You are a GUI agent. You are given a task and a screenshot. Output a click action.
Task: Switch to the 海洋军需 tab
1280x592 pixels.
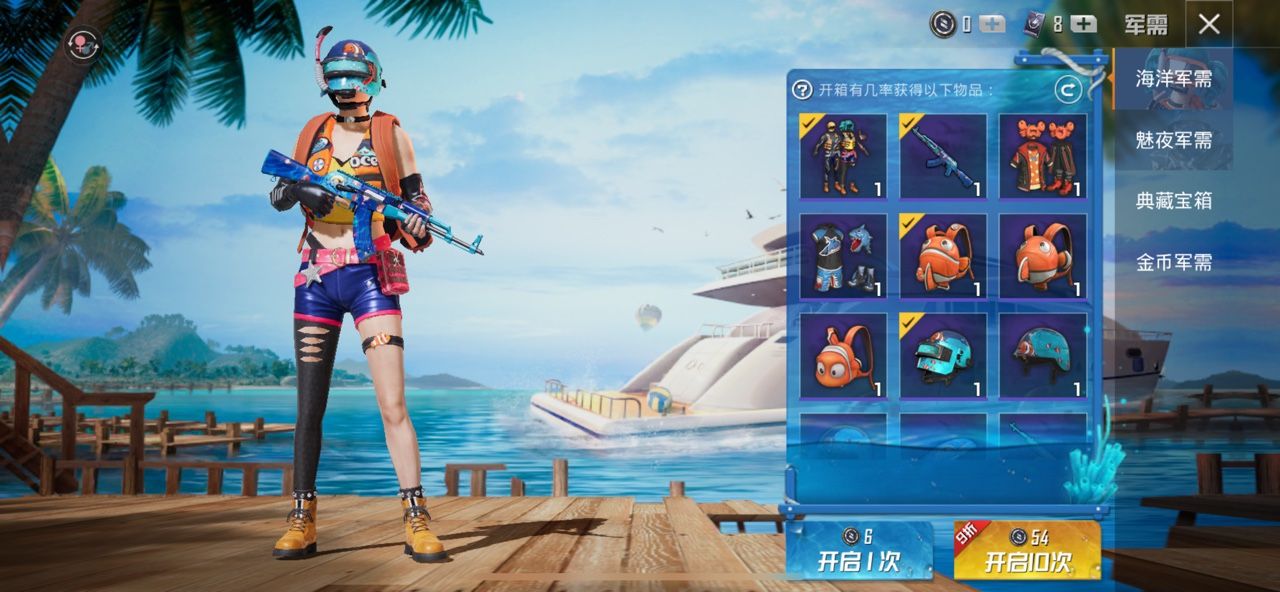tap(1173, 79)
